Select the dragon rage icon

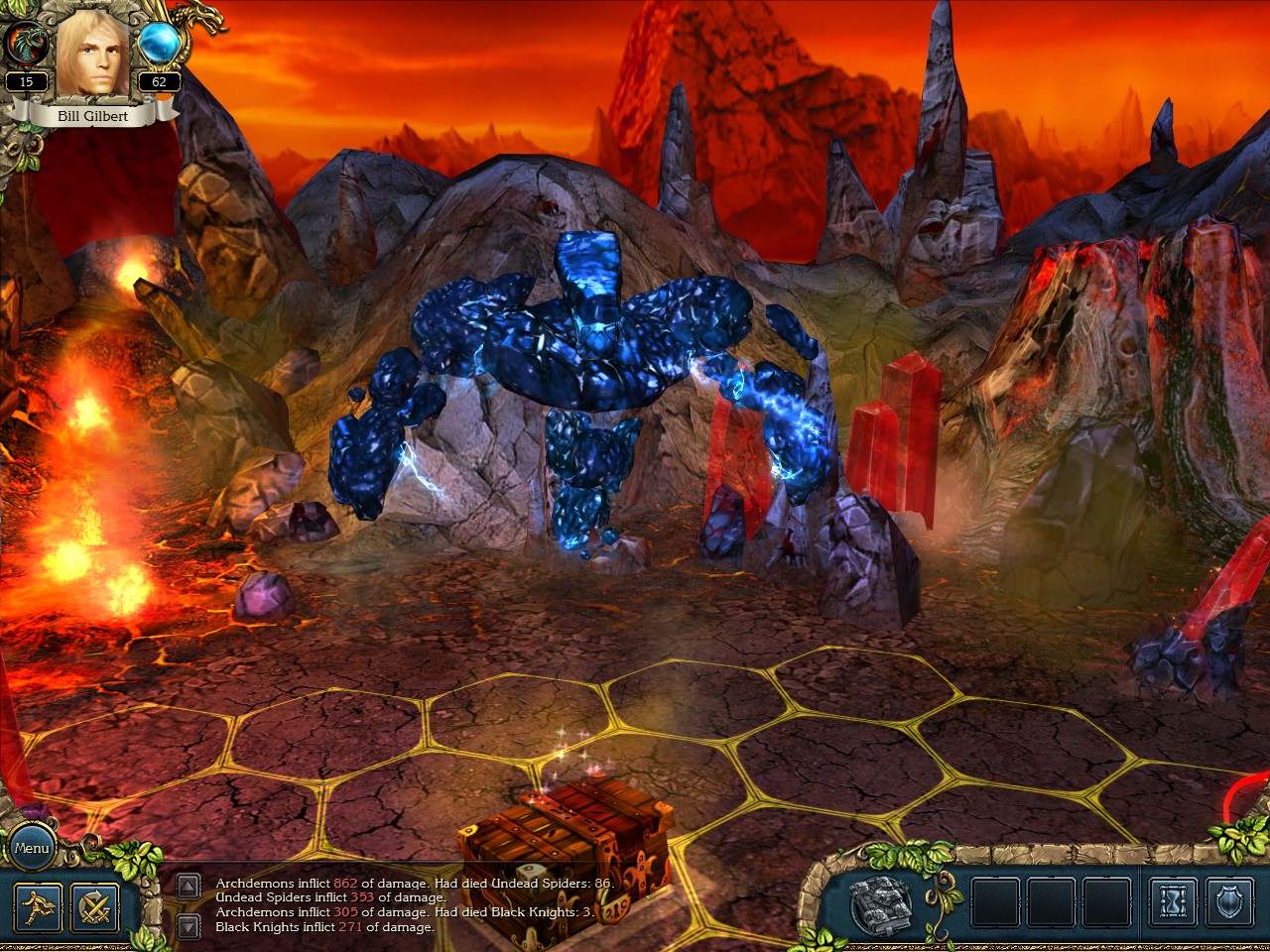(26, 45)
